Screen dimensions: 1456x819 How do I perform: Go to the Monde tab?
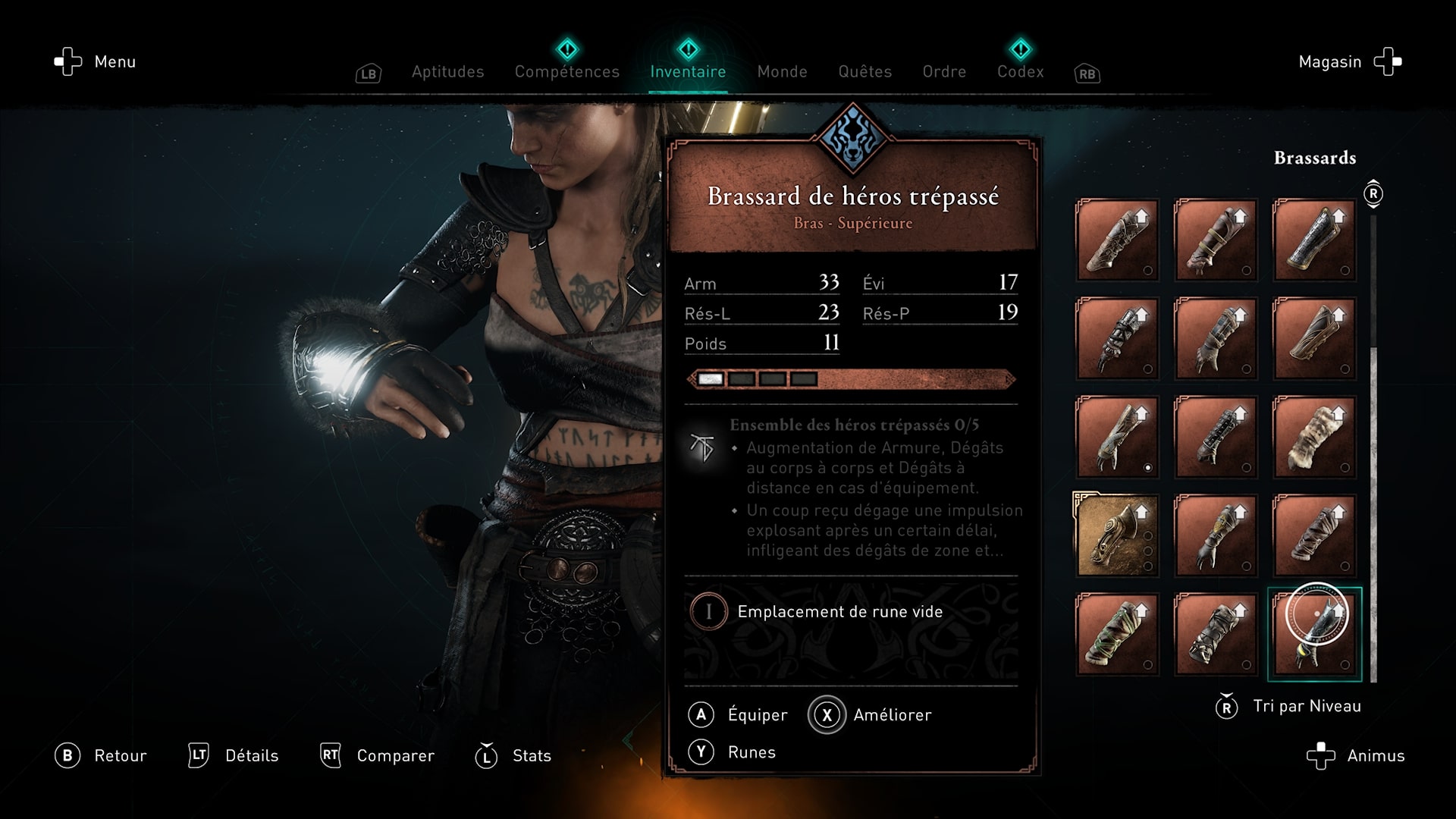(782, 72)
